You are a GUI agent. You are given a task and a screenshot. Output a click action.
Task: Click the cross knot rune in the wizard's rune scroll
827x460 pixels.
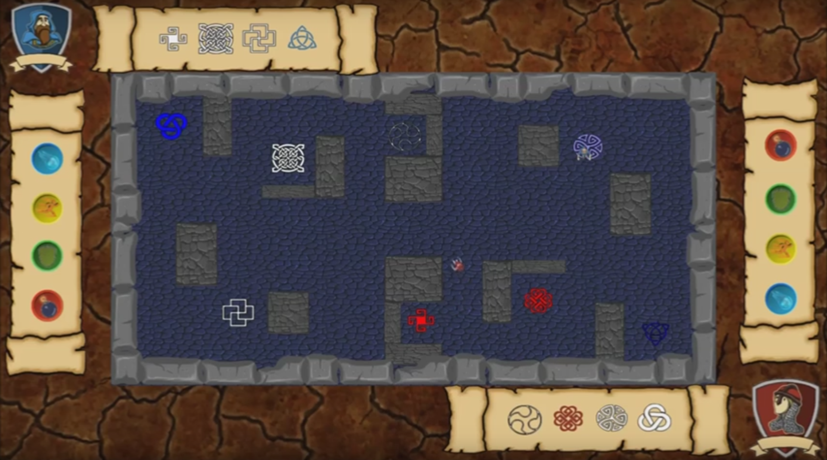pos(173,39)
